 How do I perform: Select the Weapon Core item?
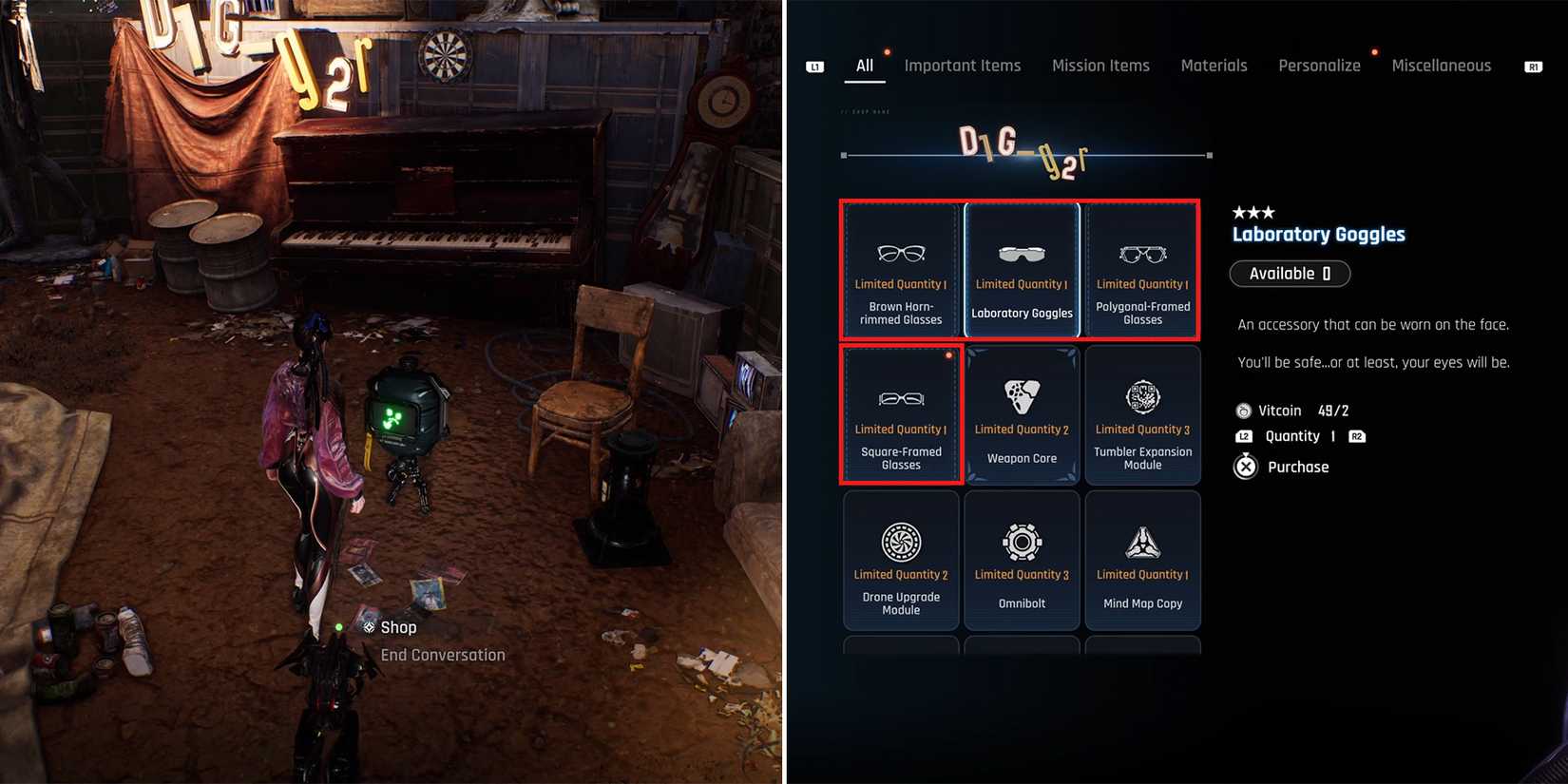click(x=1022, y=415)
